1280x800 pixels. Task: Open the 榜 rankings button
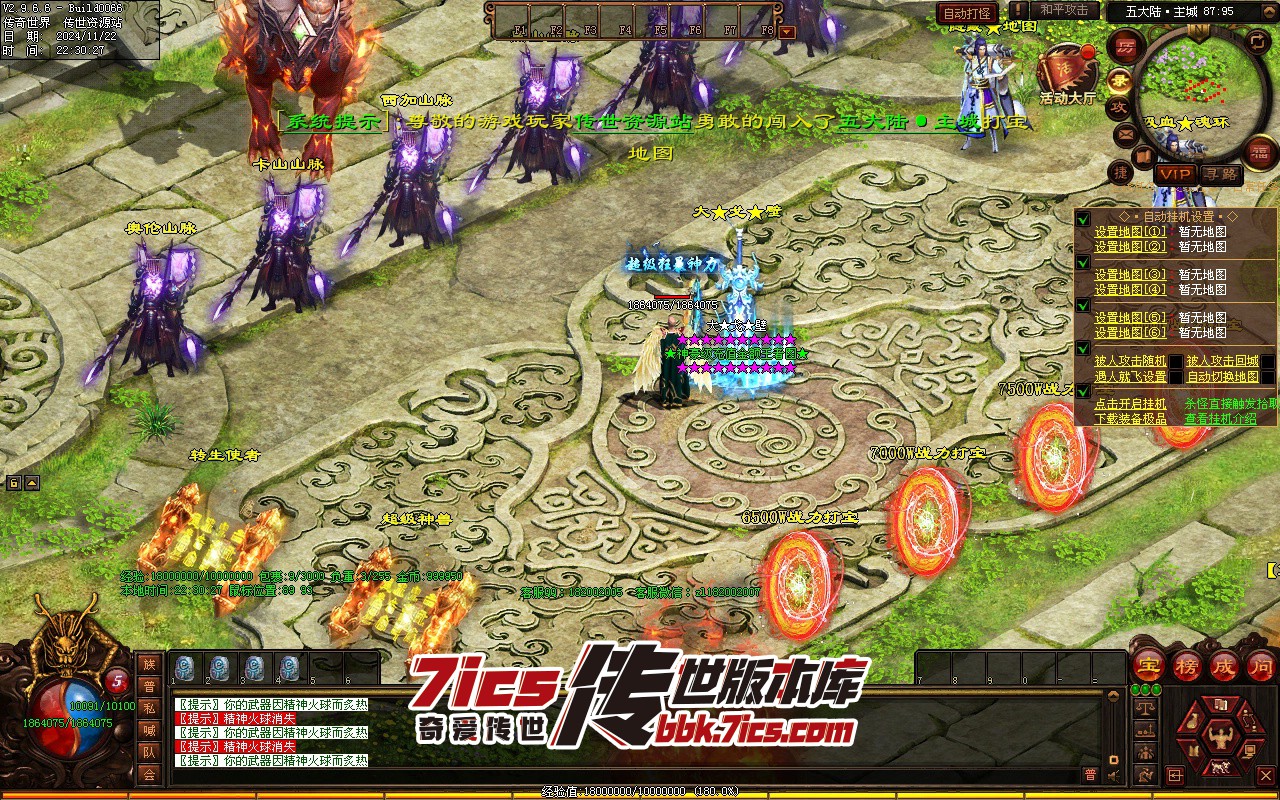(x=1186, y=665)
